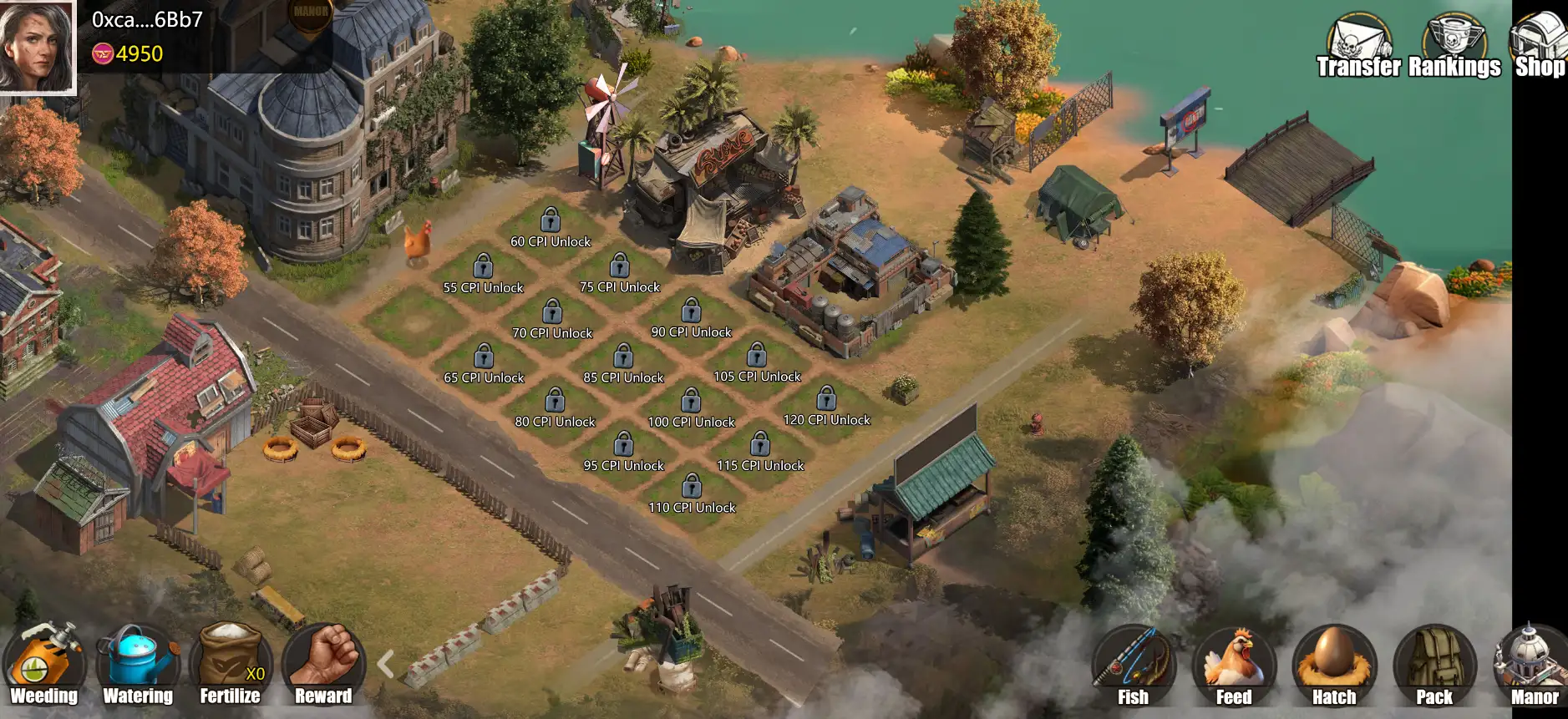The image size is (1568, 719).
Task: Click the 4950 currency balance
Action: [x=128, y=54]
